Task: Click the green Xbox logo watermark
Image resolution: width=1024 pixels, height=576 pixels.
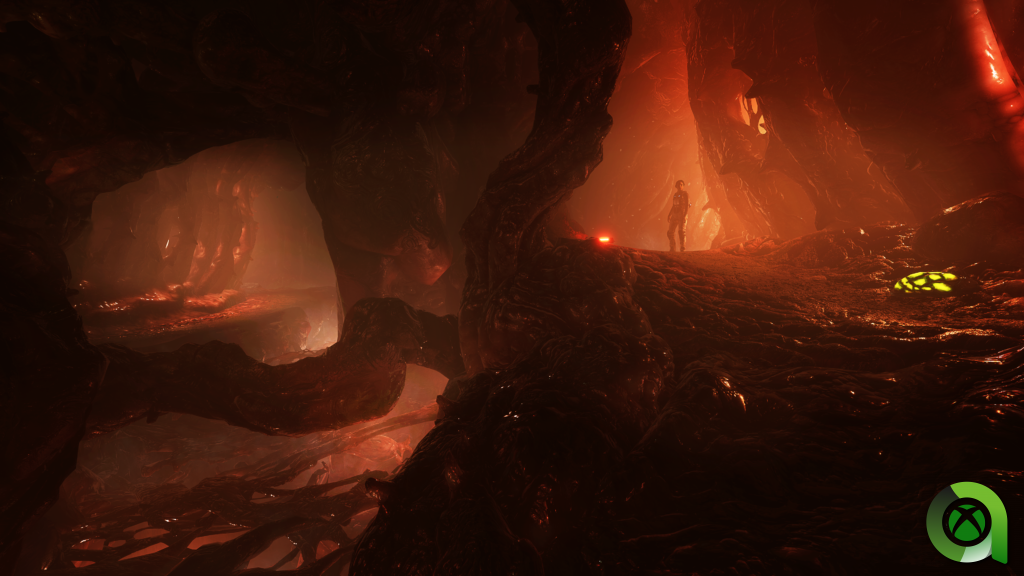Action: (967, 522)
